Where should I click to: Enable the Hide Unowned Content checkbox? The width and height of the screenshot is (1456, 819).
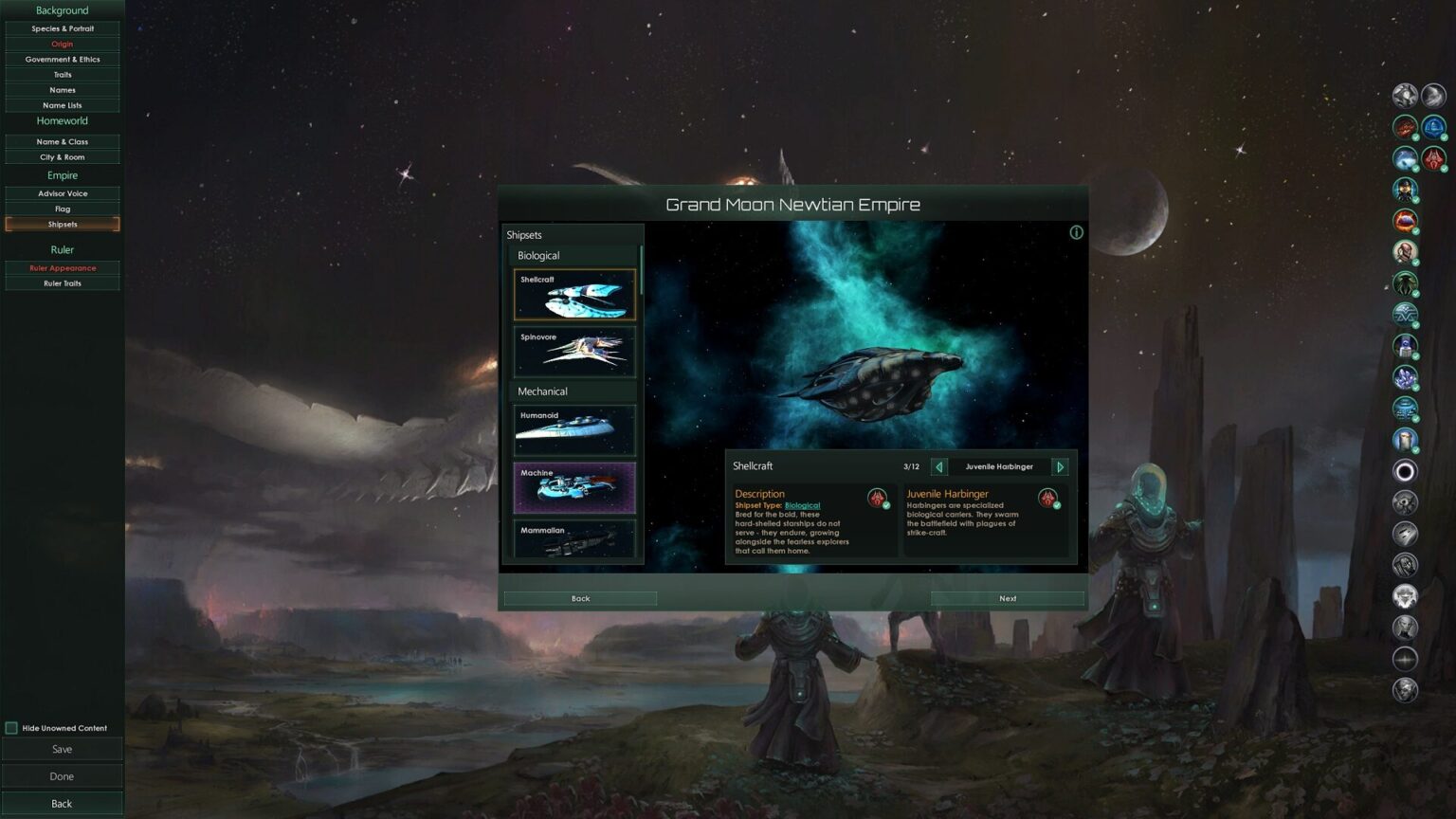(12, 728)
